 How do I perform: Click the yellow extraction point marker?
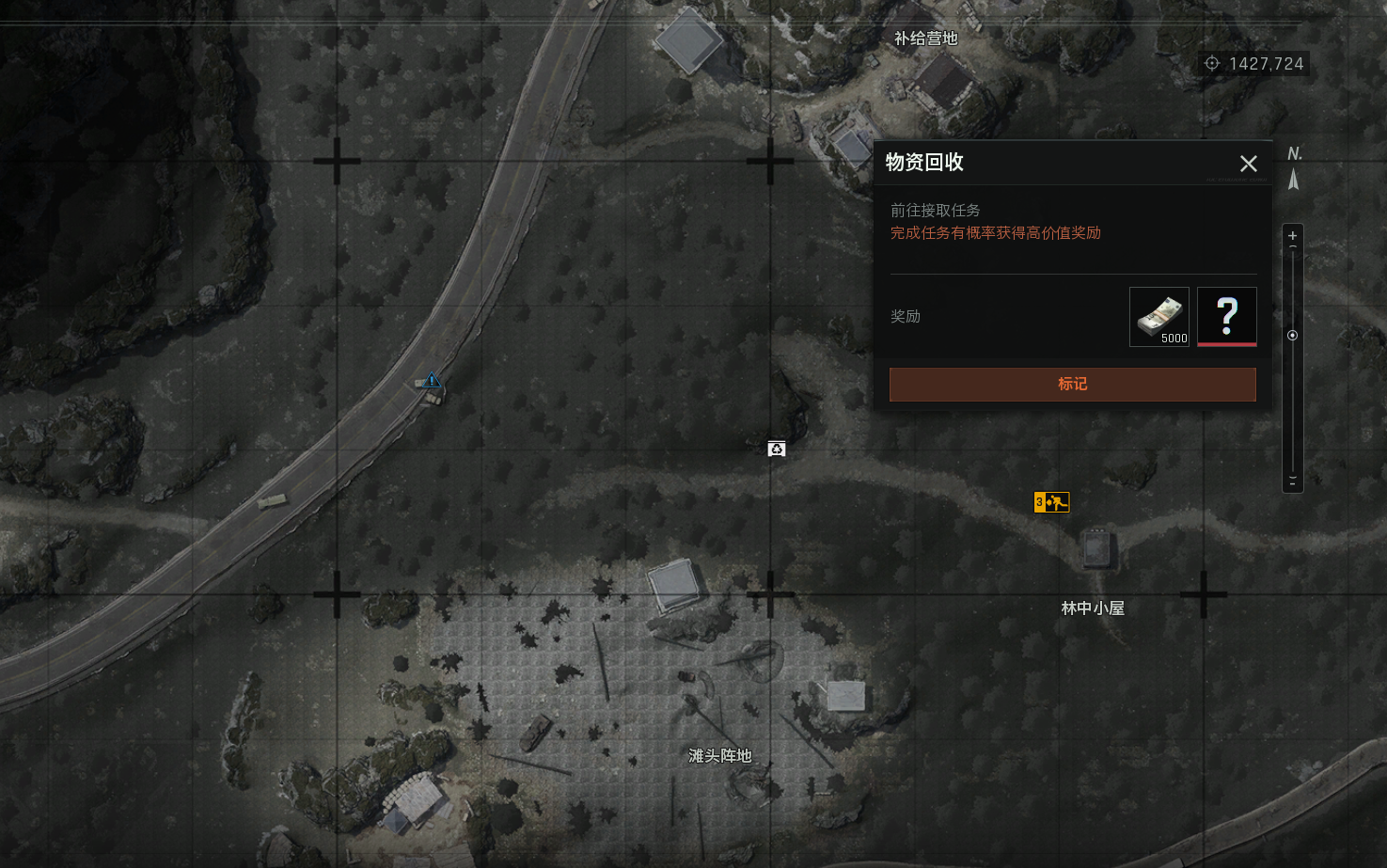[x=1051, y=502]
